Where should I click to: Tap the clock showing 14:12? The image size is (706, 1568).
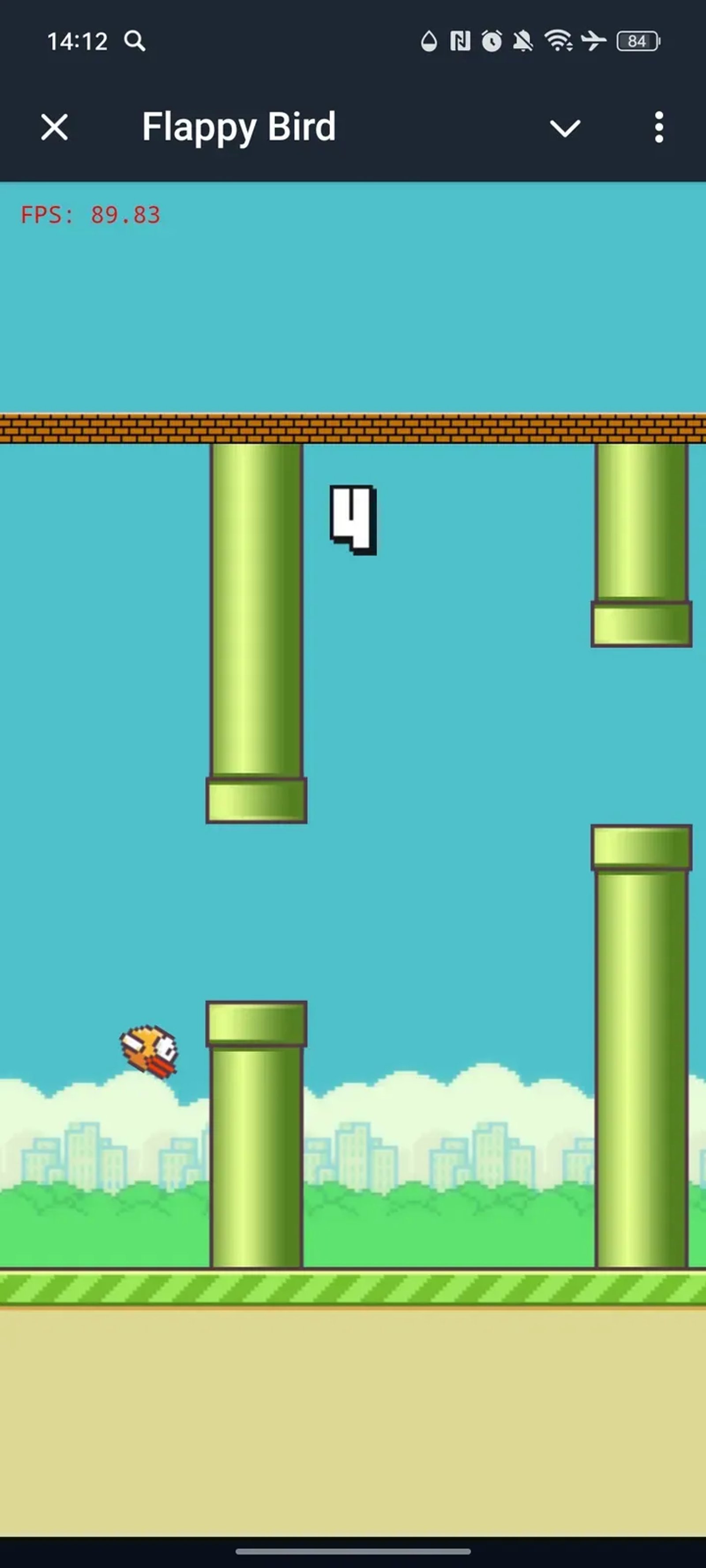(78, 41)
